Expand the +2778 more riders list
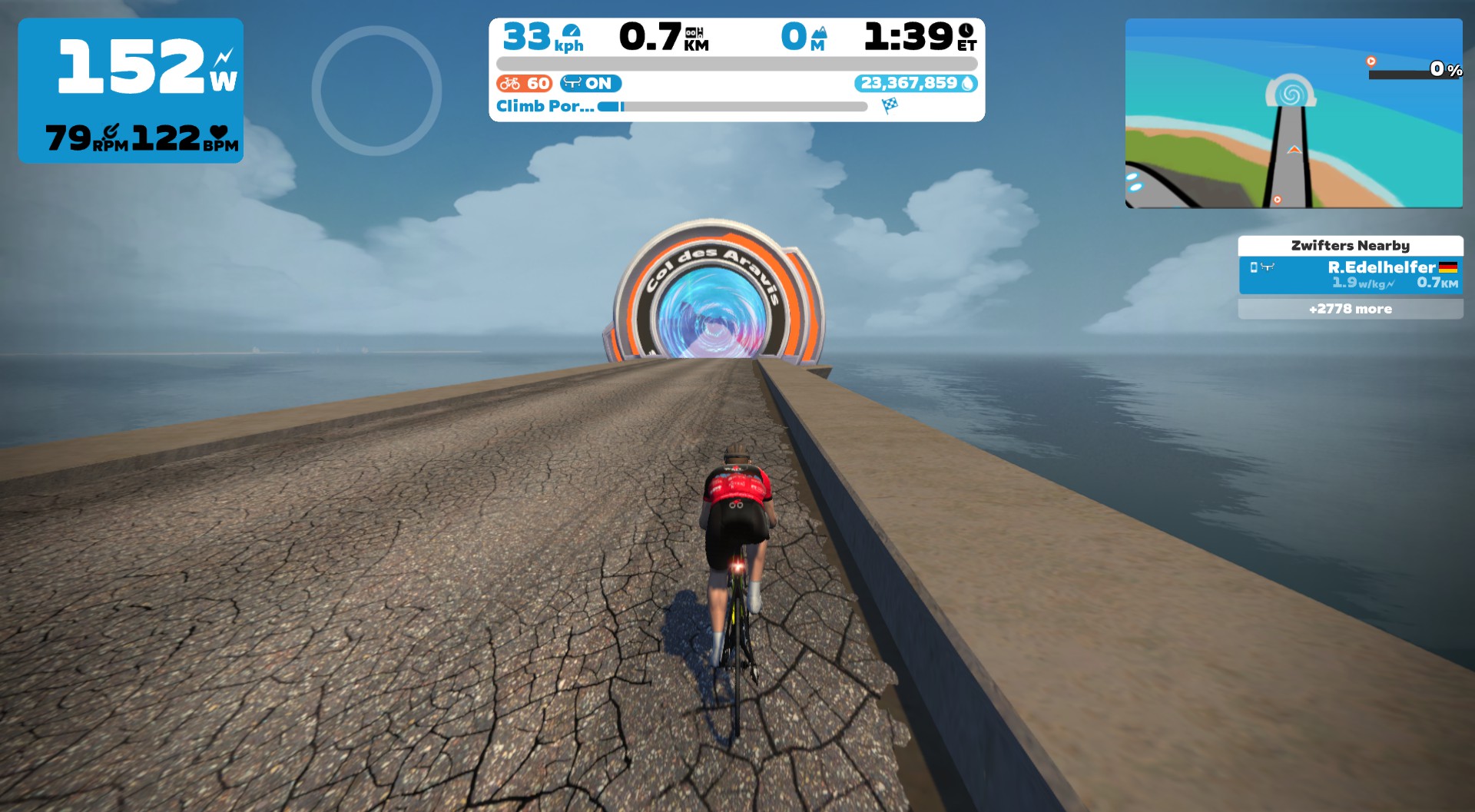The height and width of the screenshot is (812, 1475). [1350, 309]
